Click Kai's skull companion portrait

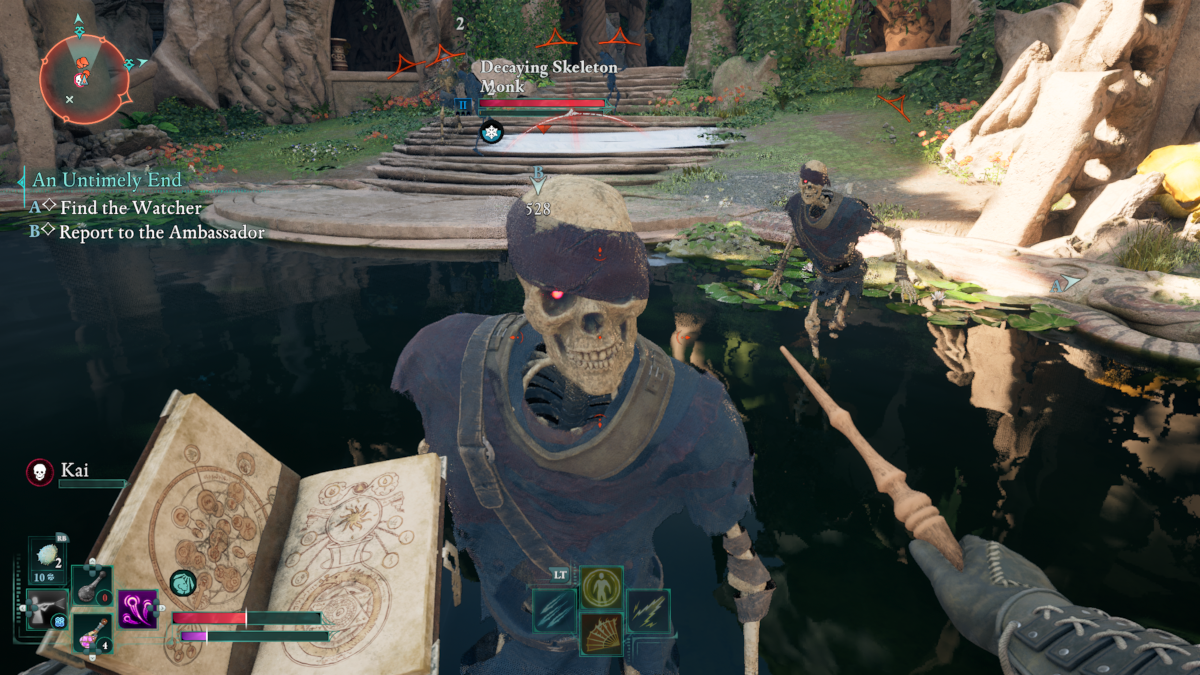(40, 471)
